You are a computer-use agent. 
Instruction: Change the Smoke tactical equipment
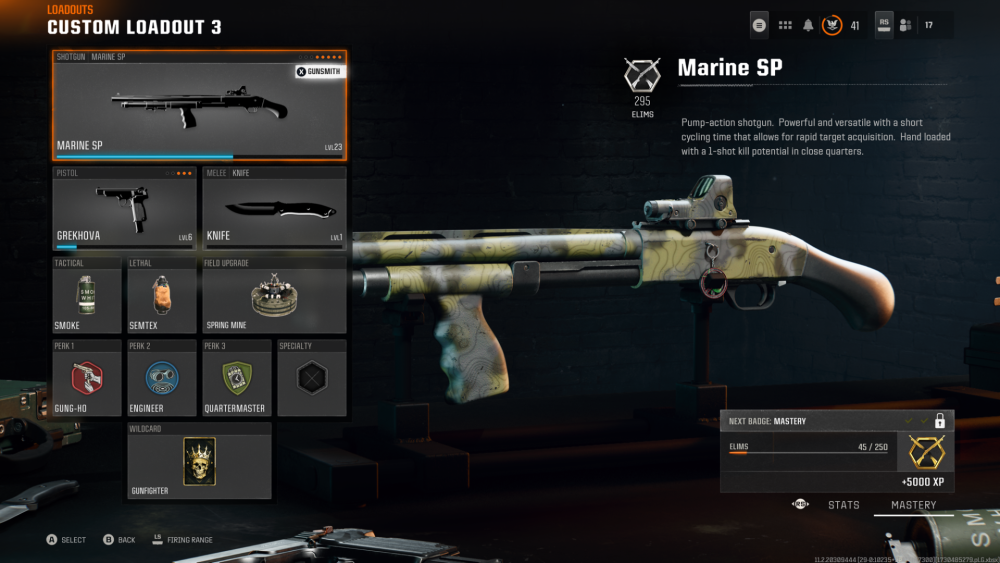(87, 296)
